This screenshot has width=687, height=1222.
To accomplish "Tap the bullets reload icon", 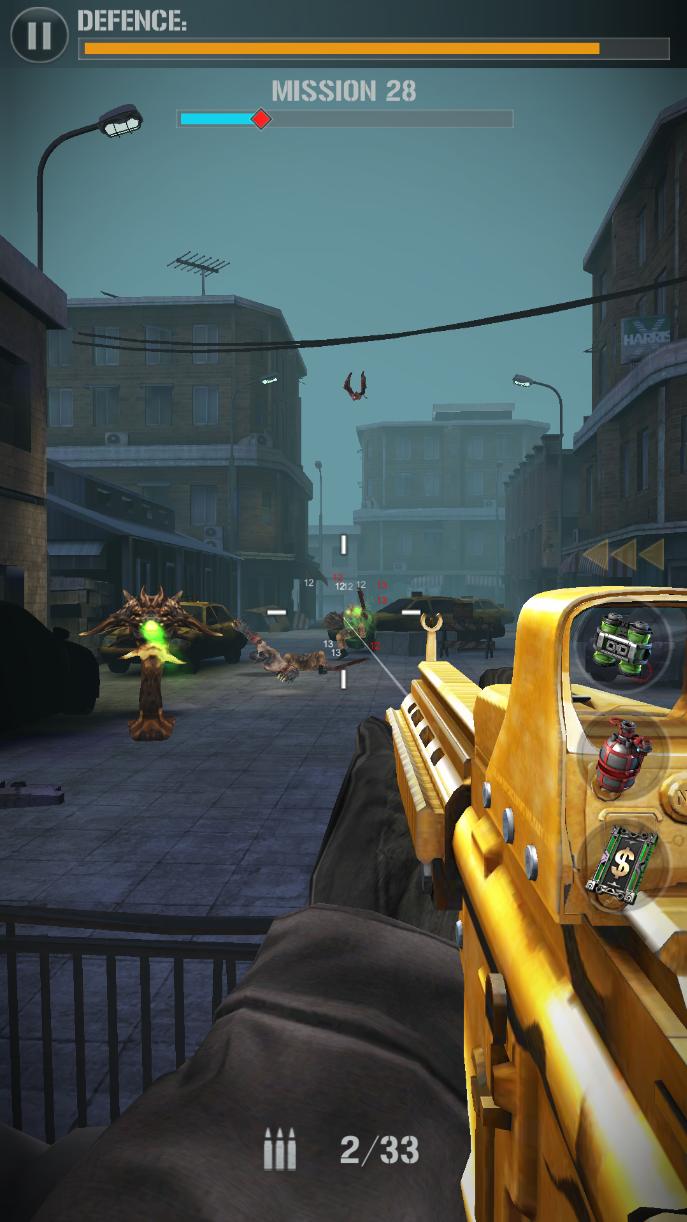I will pyautogui.click(x=280, y=1149).
